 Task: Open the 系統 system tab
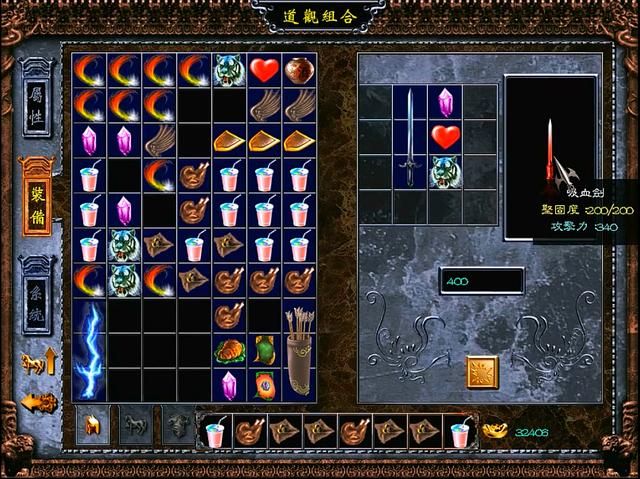(37, 283)
